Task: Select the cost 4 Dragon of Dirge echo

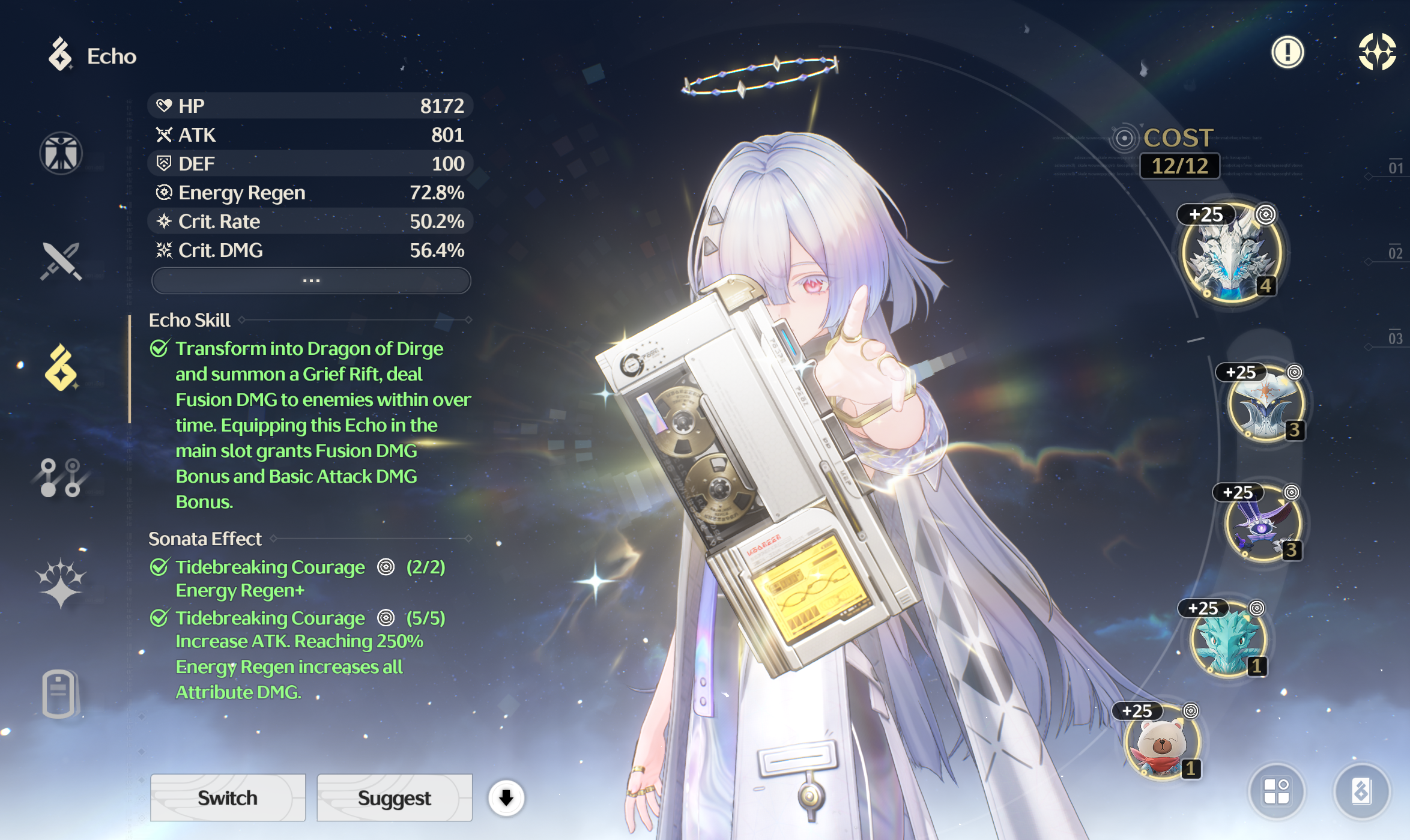Action: pyautogui.click(x=1231, y=253)
